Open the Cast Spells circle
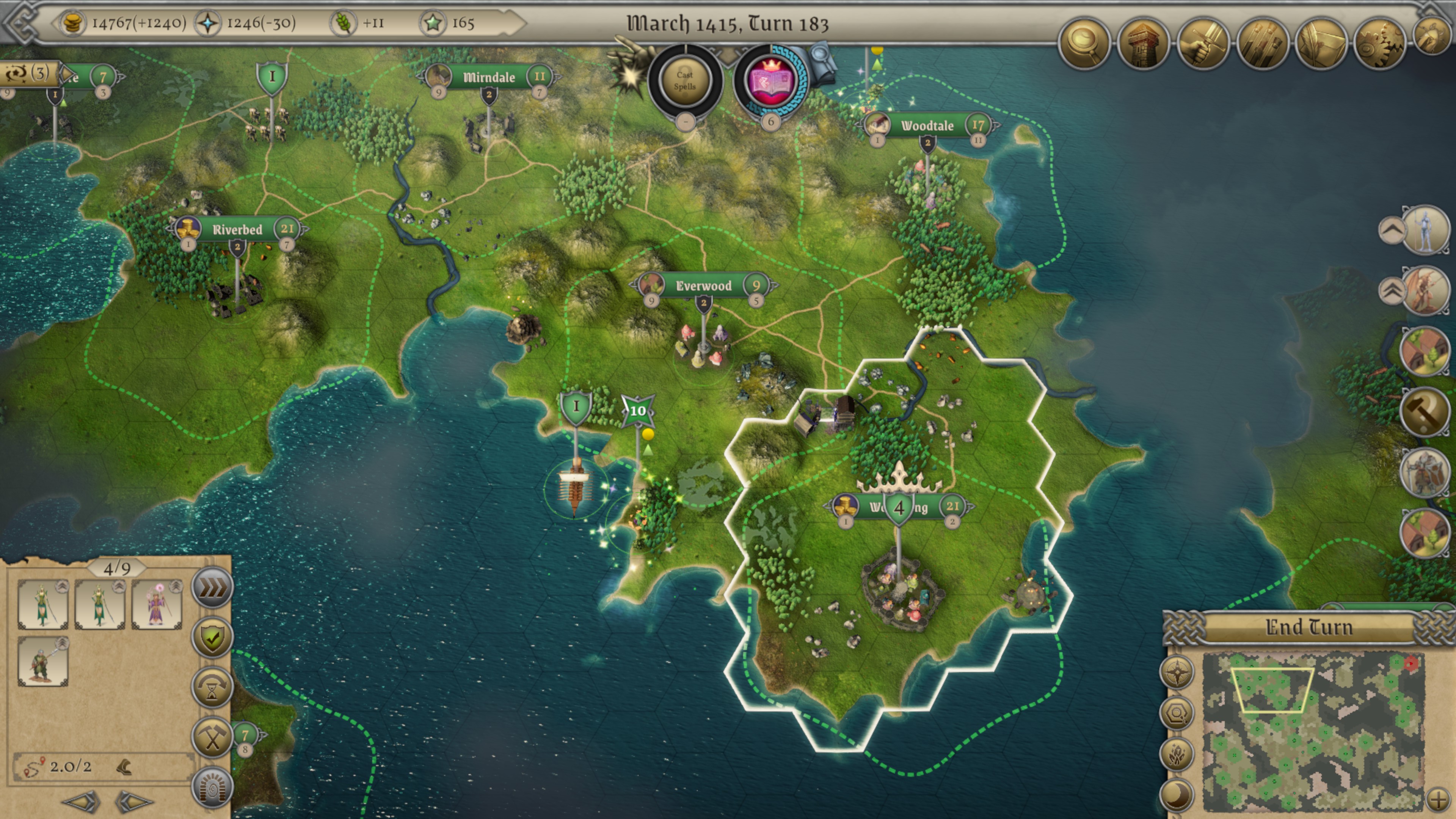 [x=684, y=81]
